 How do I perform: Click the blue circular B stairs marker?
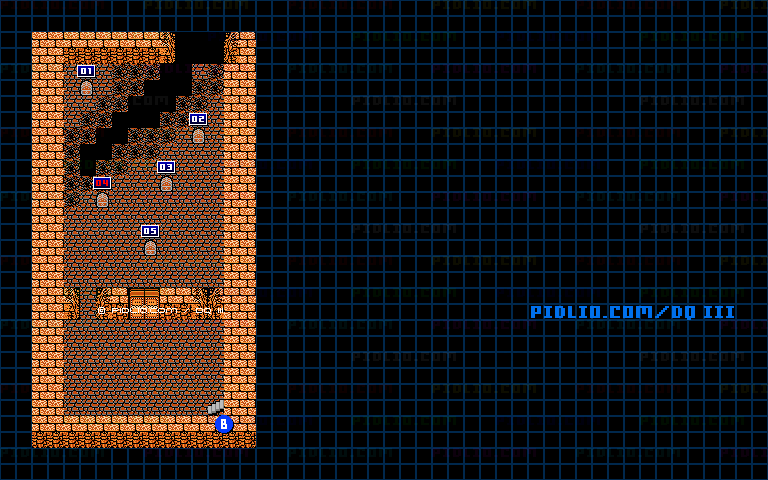coord(224,424)
